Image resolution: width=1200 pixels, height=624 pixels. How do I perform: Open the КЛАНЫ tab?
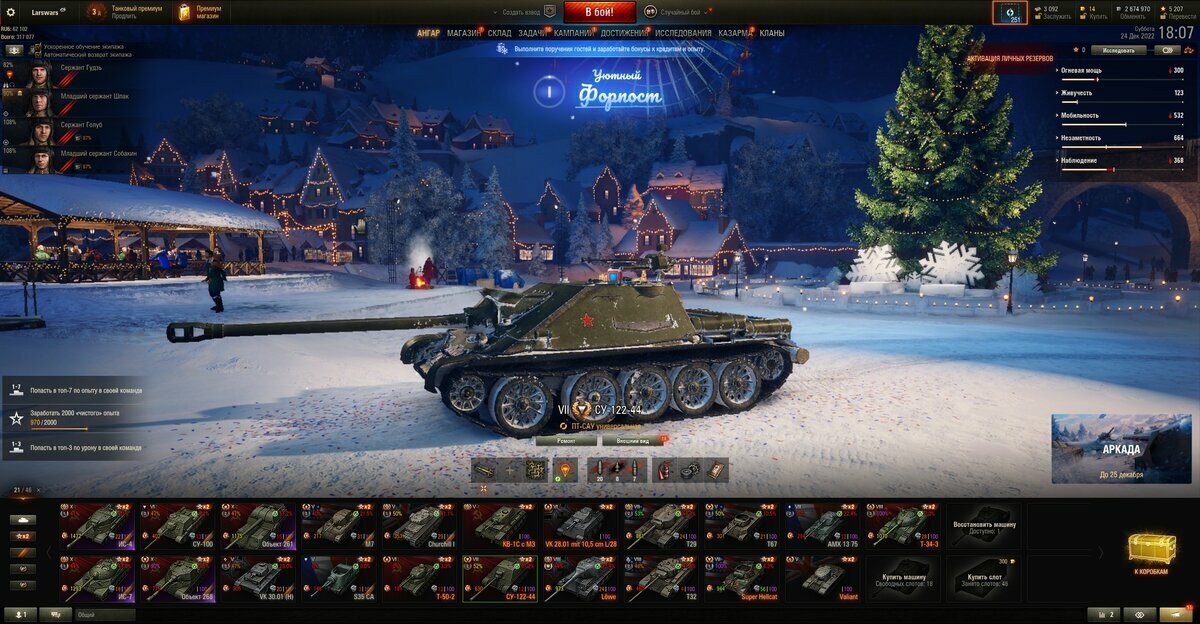[772, 33]
